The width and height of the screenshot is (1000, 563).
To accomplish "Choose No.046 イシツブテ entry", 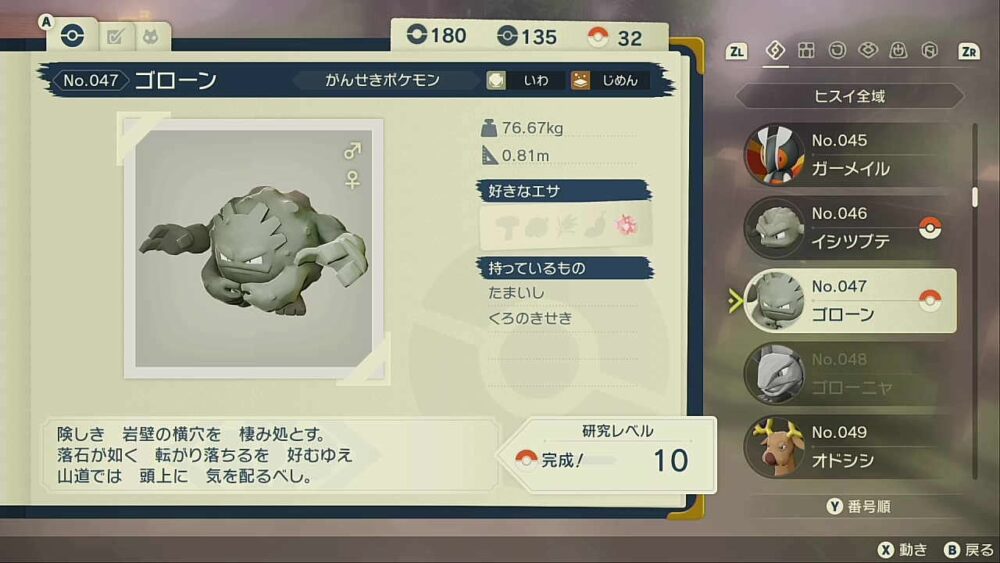I will coord(850,228).
